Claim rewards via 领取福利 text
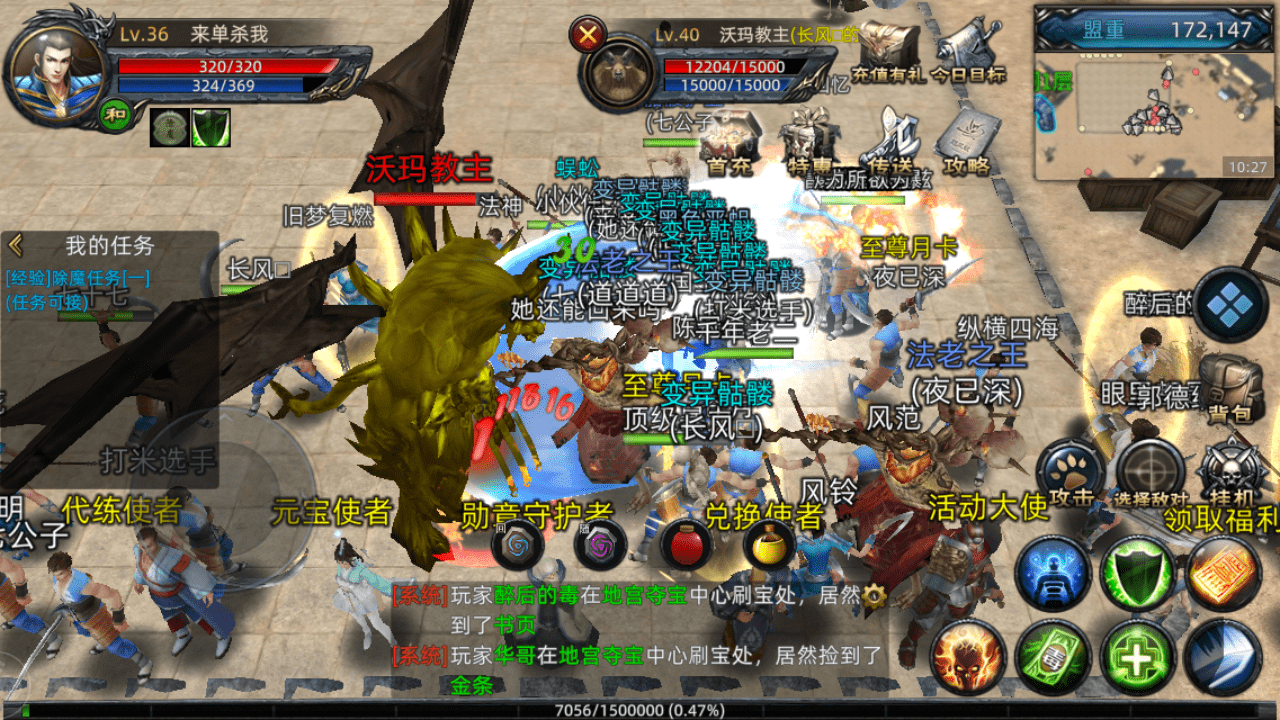This screenshot has width=1280, height=720. [1216, 520]
